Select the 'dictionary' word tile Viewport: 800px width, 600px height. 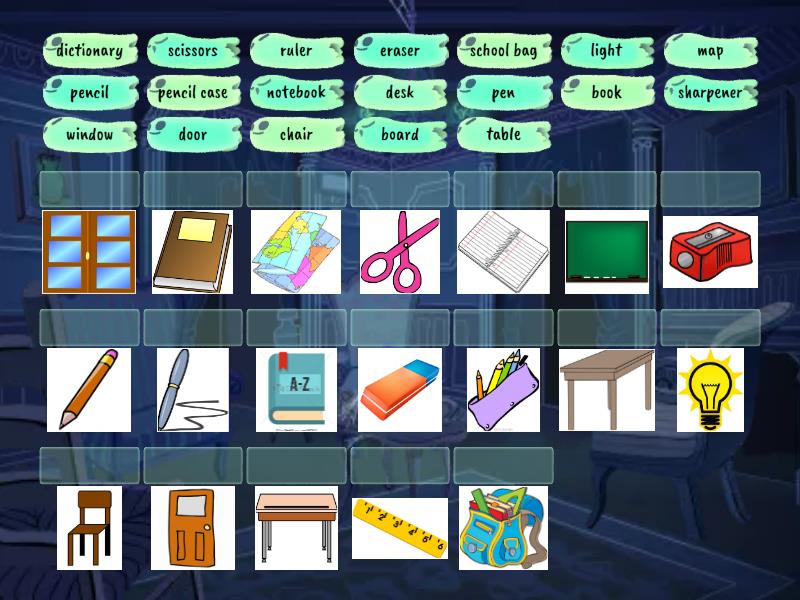(90, 50)
